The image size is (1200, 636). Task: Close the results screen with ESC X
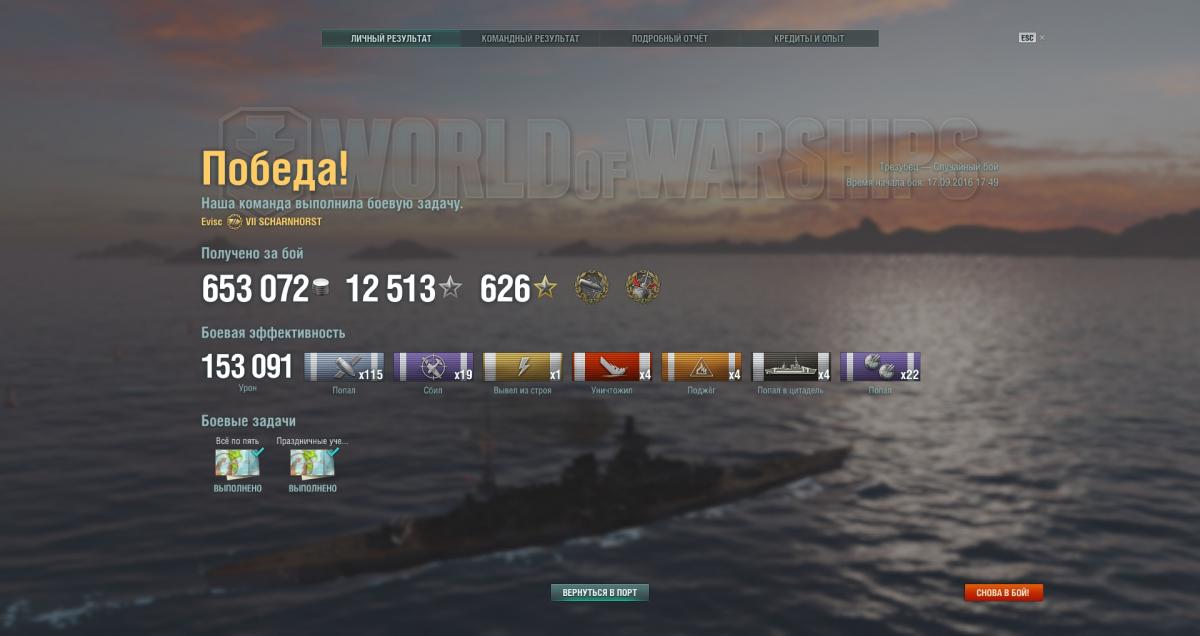1032,38
